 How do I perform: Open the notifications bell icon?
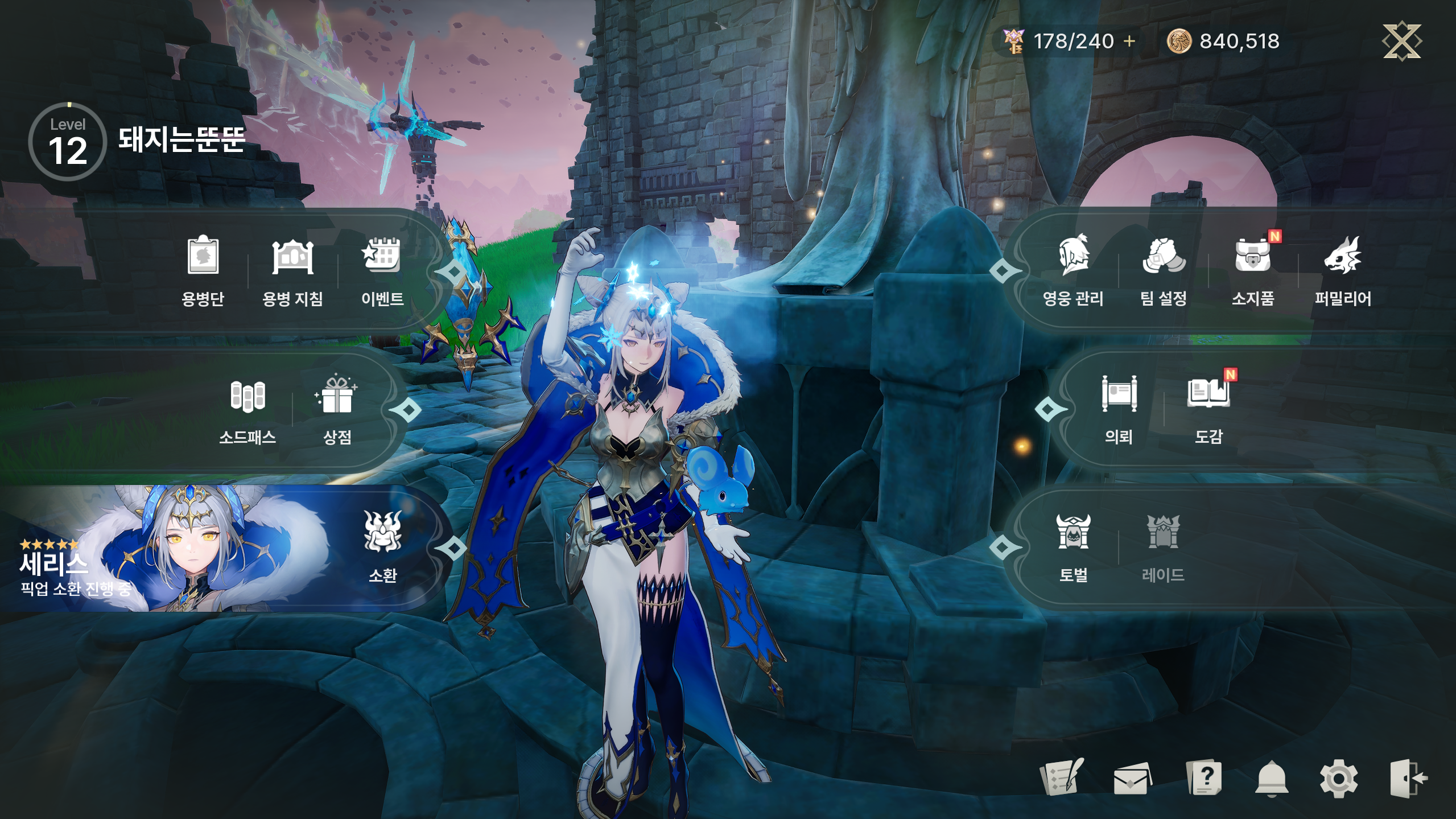1271,779
